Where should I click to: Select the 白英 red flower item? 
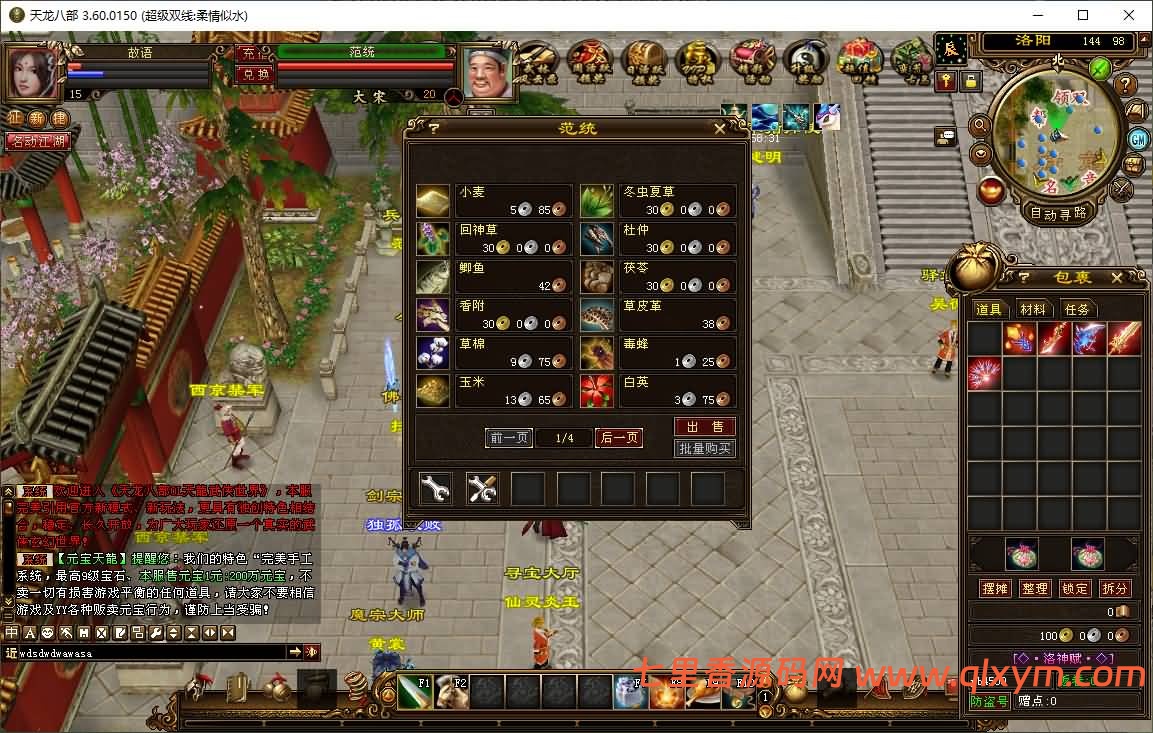pos(658,391)
